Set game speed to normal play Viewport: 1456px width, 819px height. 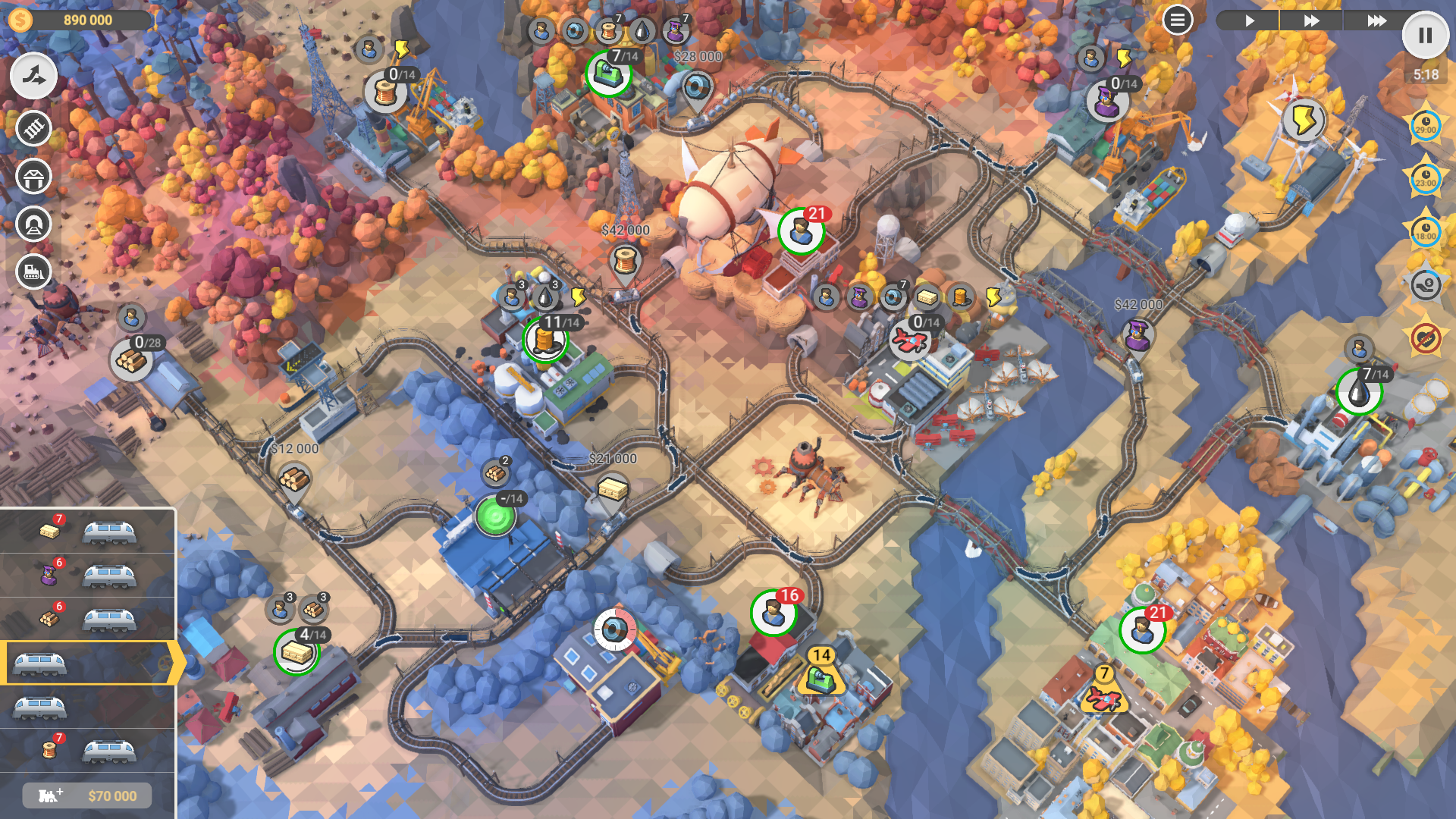coord(1248,20)
